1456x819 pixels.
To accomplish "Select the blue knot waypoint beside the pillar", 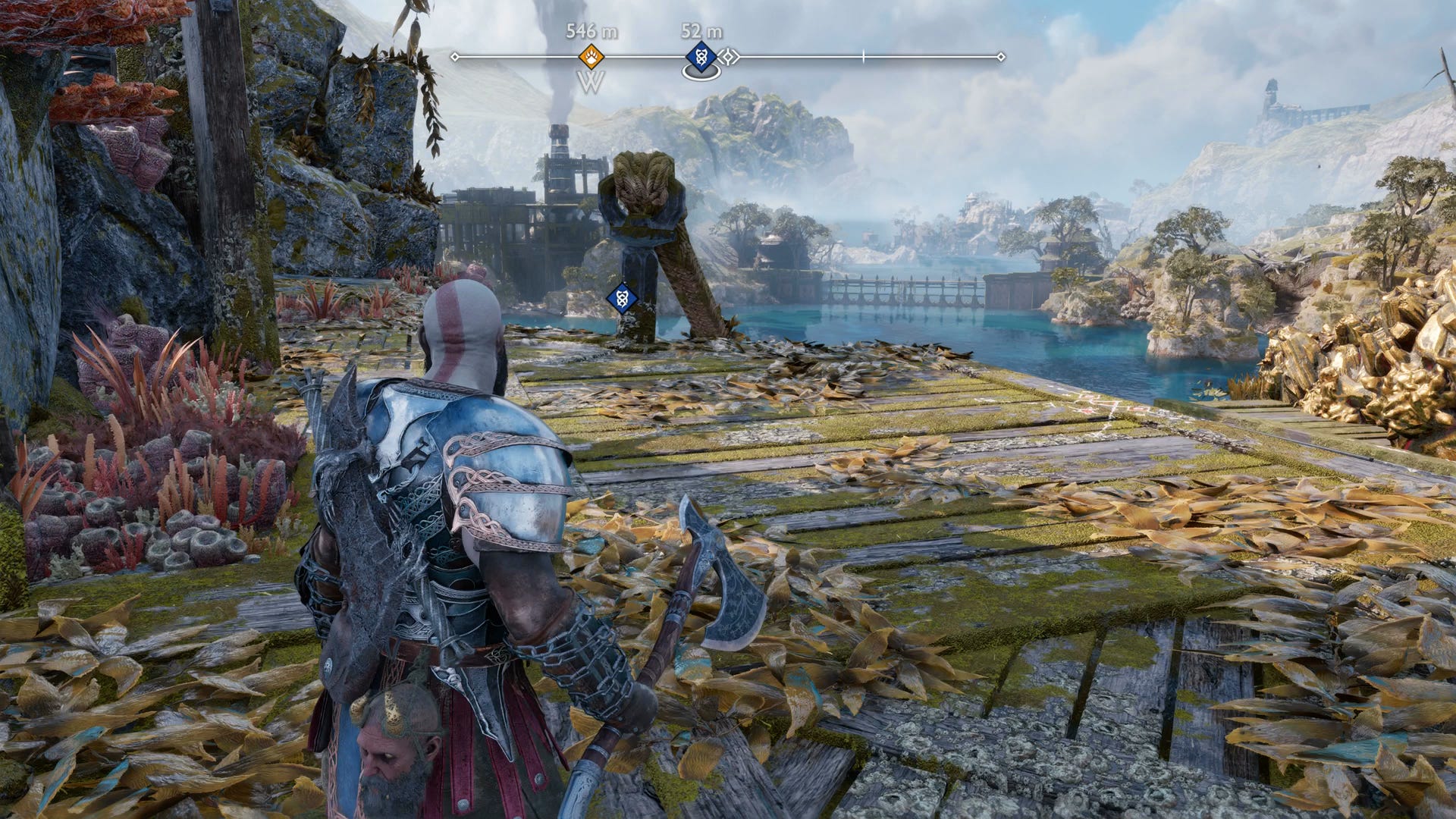I will click(x=622, y=298).
